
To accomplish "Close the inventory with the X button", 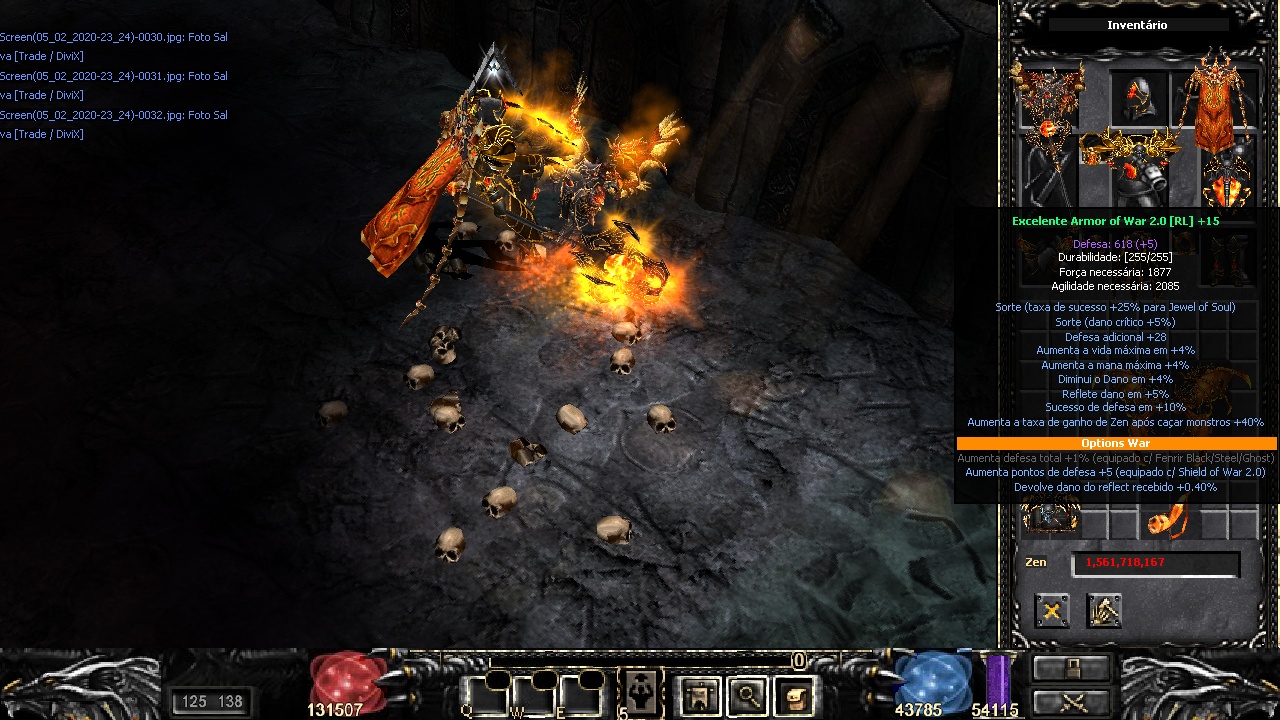I will (x=1052, y=610).
